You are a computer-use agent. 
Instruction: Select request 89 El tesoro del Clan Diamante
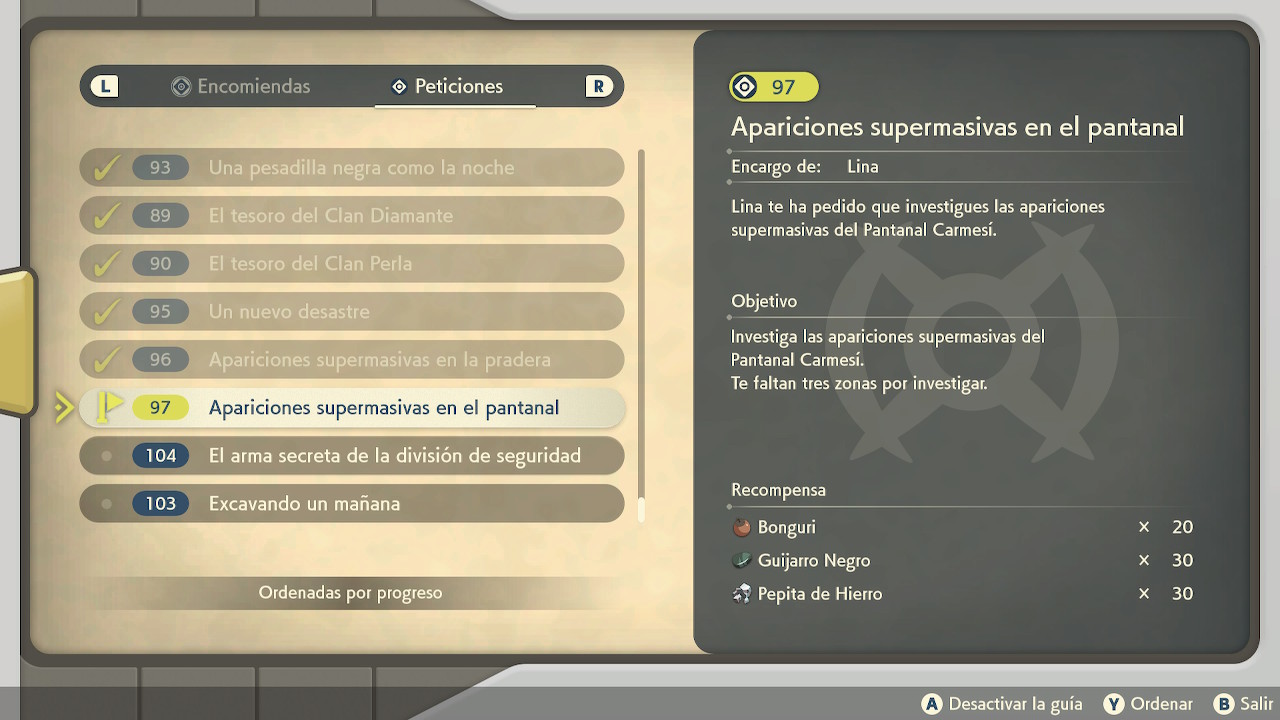[352, 216]
